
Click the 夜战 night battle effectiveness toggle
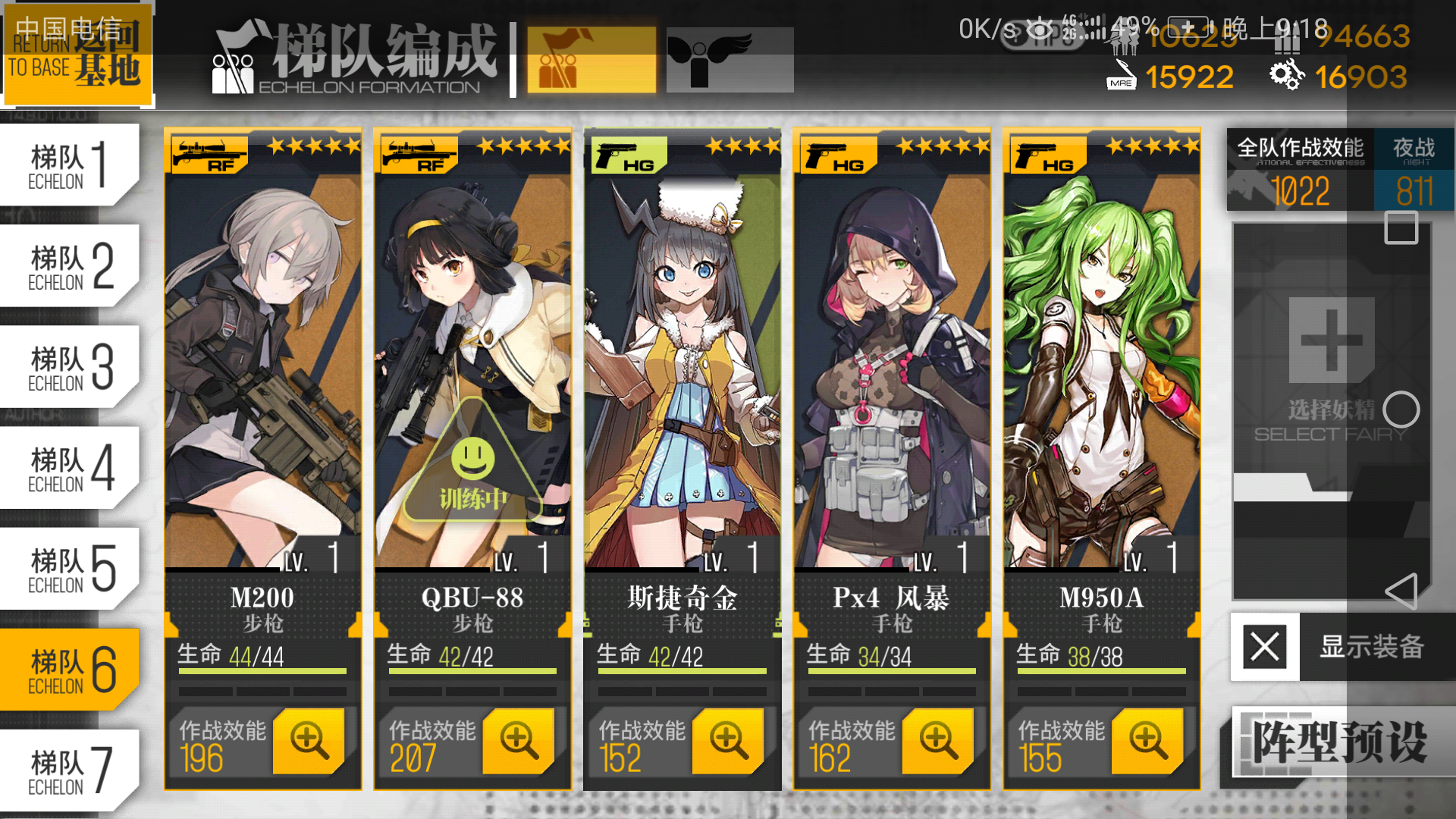[1415, 168]
